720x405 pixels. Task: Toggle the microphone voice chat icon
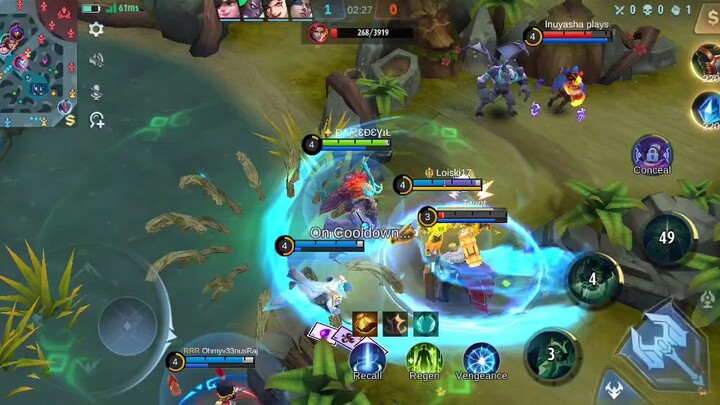(96, 91)
